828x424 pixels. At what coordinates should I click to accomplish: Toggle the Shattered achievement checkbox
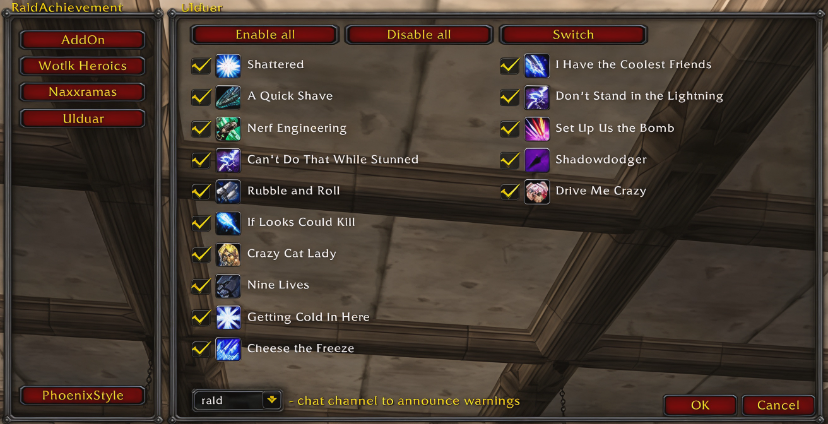[200, 66]
